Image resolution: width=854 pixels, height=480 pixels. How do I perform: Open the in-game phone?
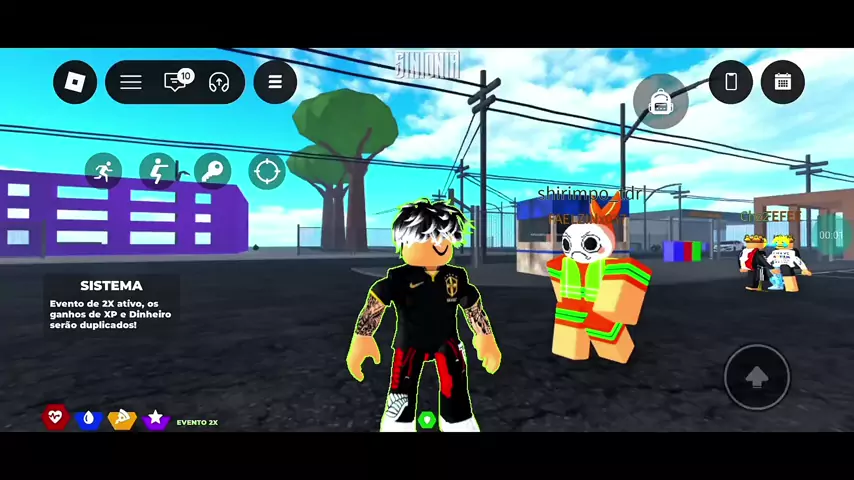pos(731,82)
